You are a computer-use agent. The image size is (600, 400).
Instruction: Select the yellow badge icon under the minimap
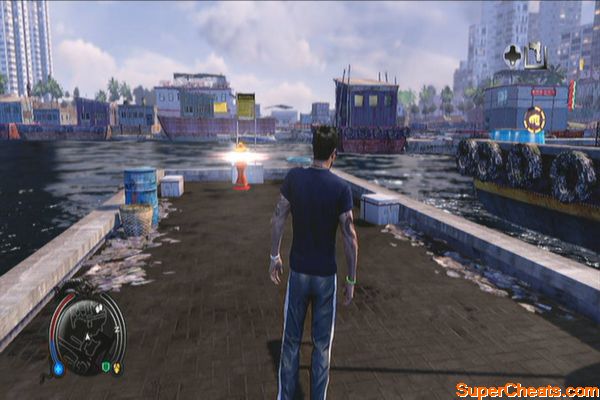point(118,367)
